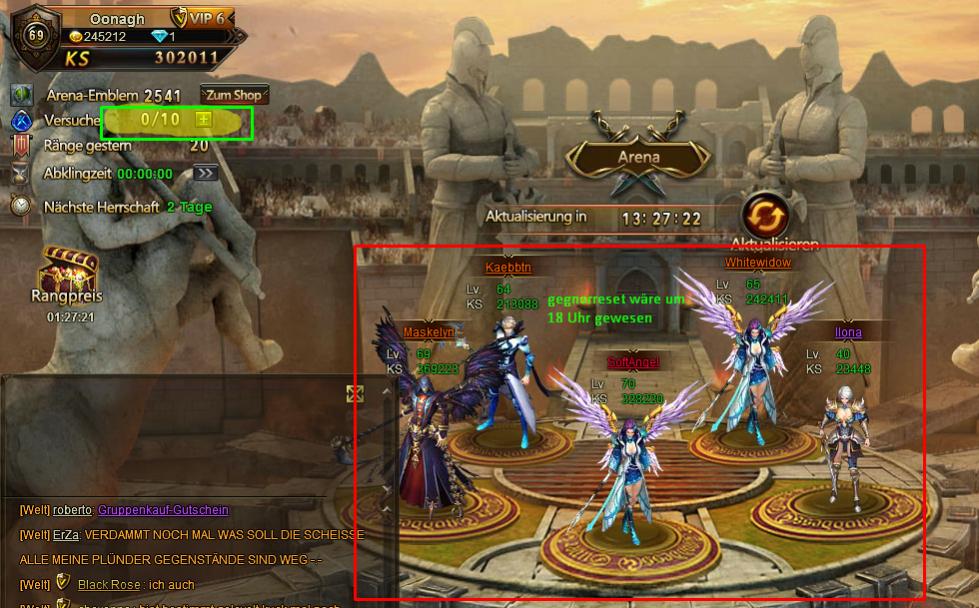Open the Gruppenkauf-Gutschein chat link

pos(163,510)
